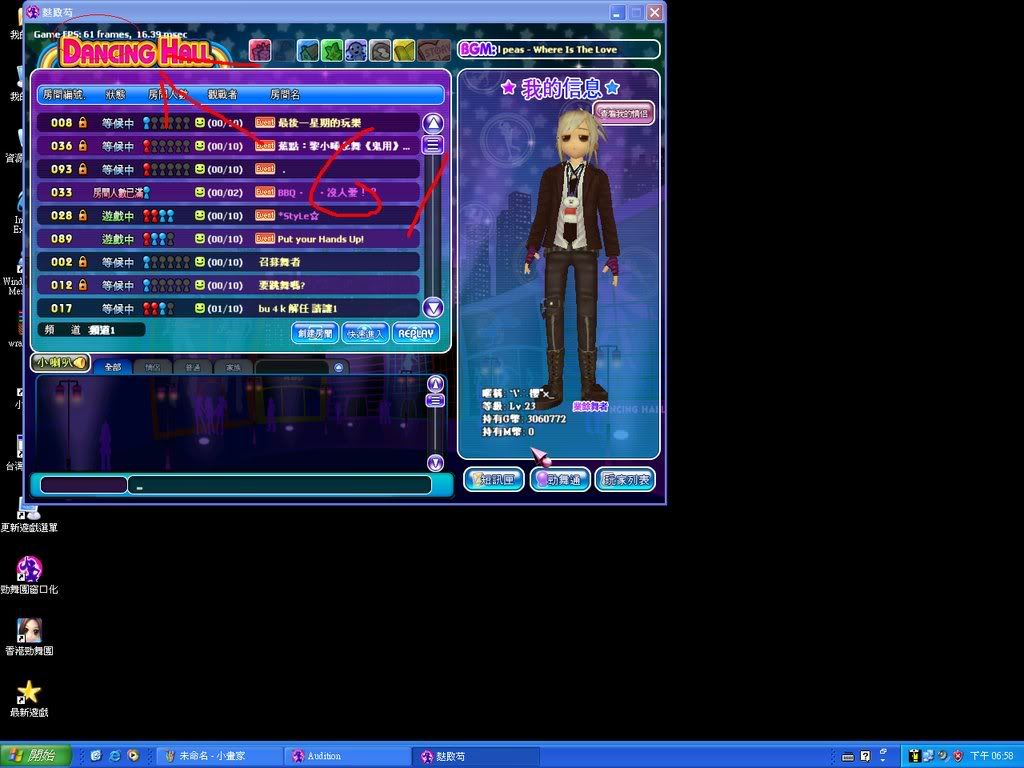View my couple info via 查看我的情侶

pos(624,113)
